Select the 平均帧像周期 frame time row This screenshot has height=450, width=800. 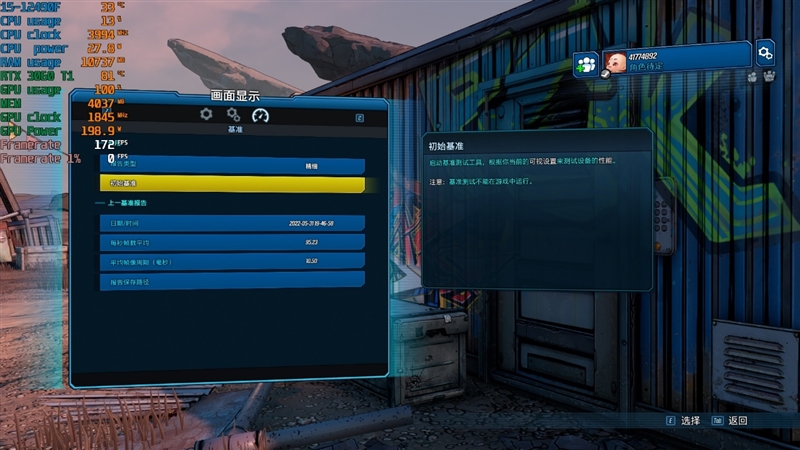point(232,261)
